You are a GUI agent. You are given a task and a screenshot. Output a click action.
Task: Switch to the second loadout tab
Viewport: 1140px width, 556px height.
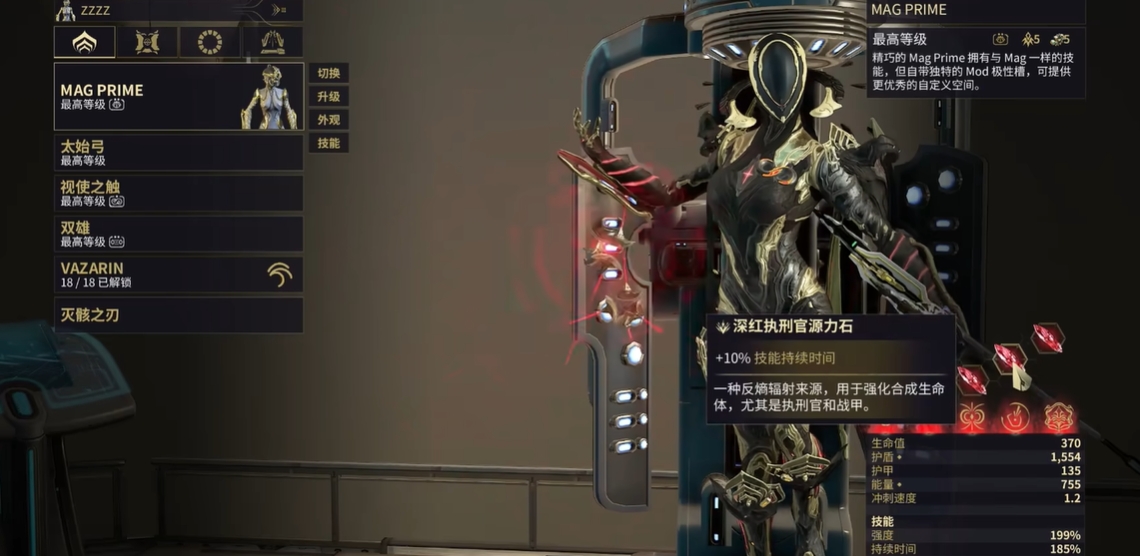pos(147,42)
